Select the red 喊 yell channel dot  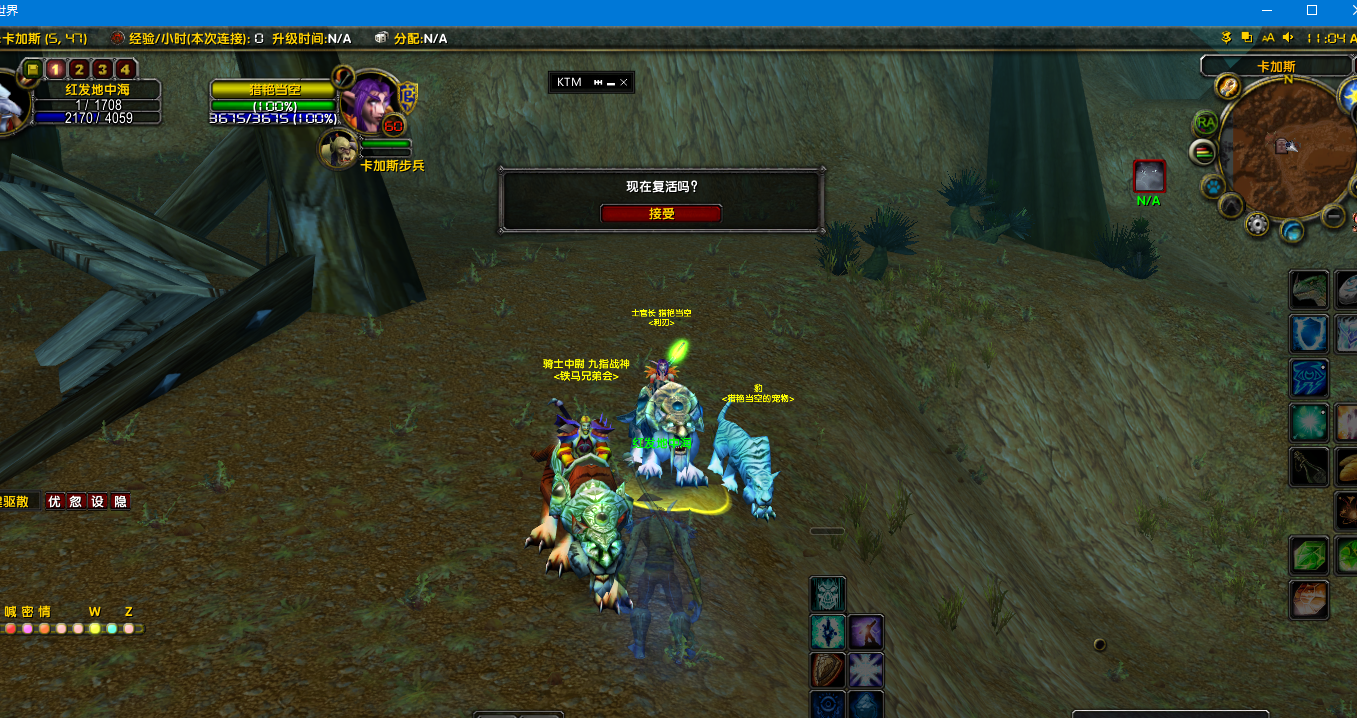pos(10,629)
